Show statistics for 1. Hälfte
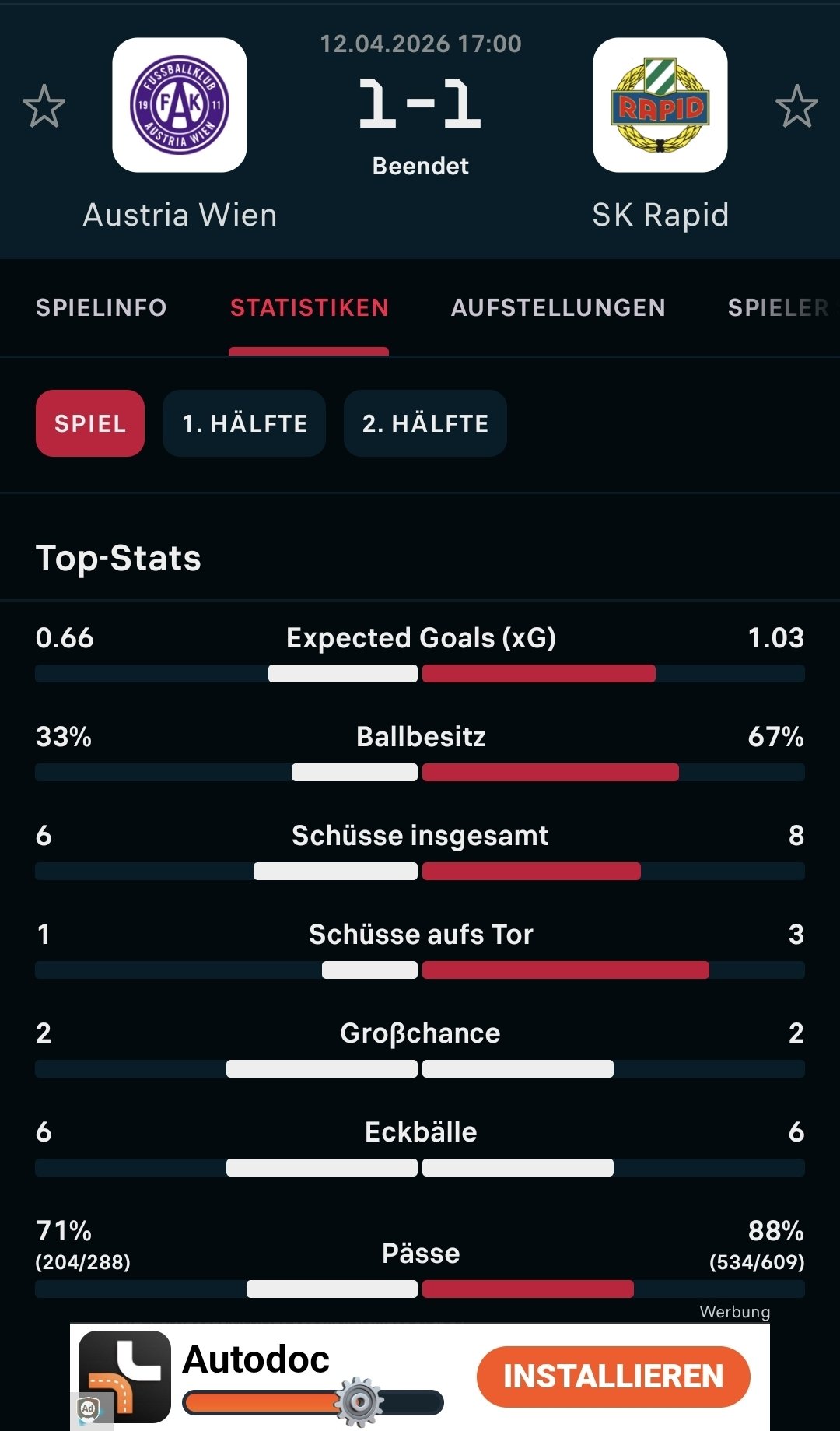 point(244,423)
